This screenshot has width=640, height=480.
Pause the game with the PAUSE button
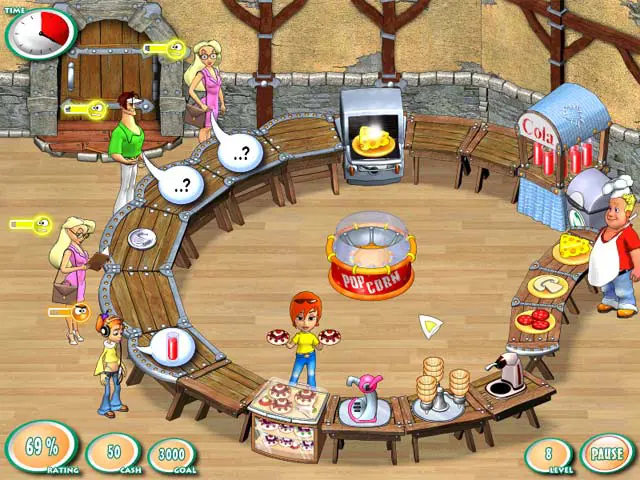pyautogui.click(x=607, y=453)
